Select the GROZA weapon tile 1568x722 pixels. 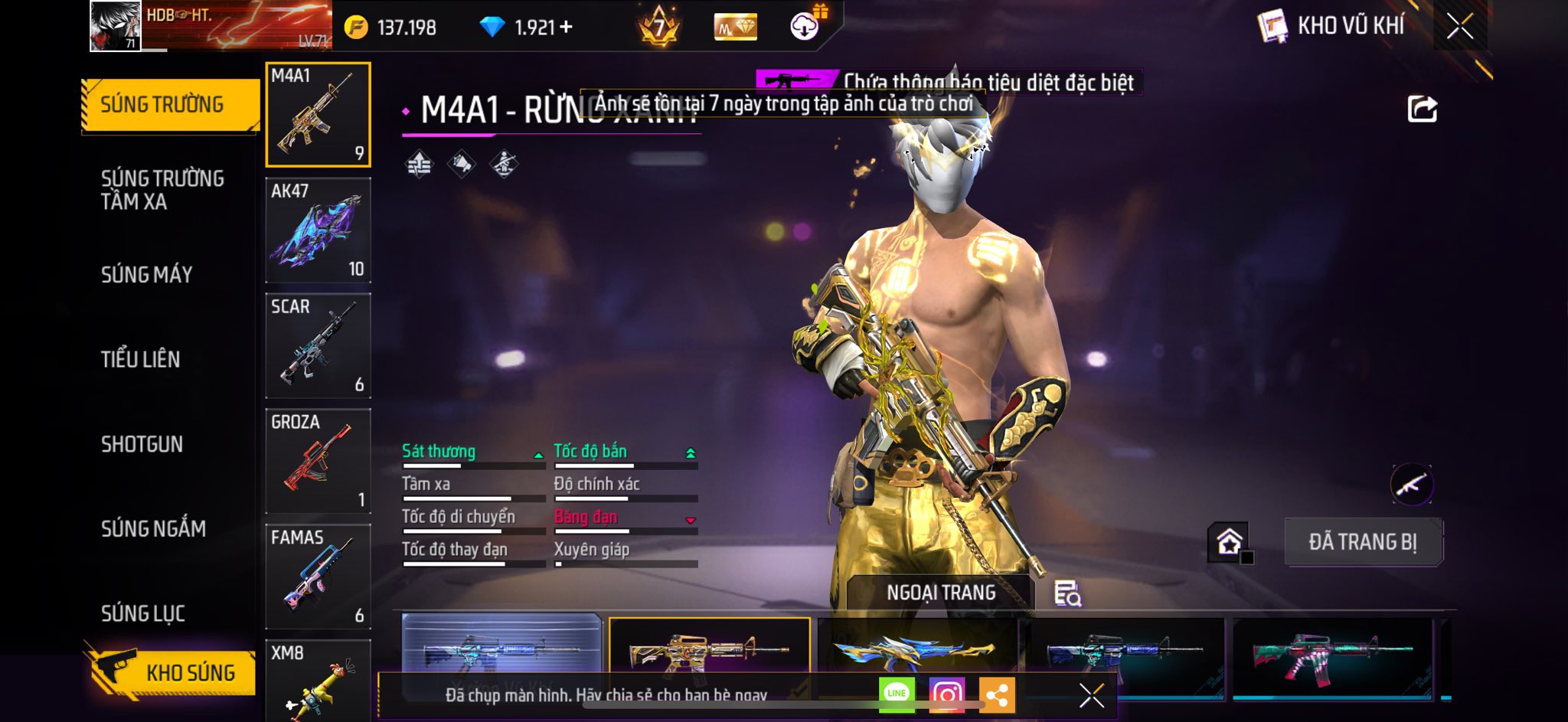[318, 461]
